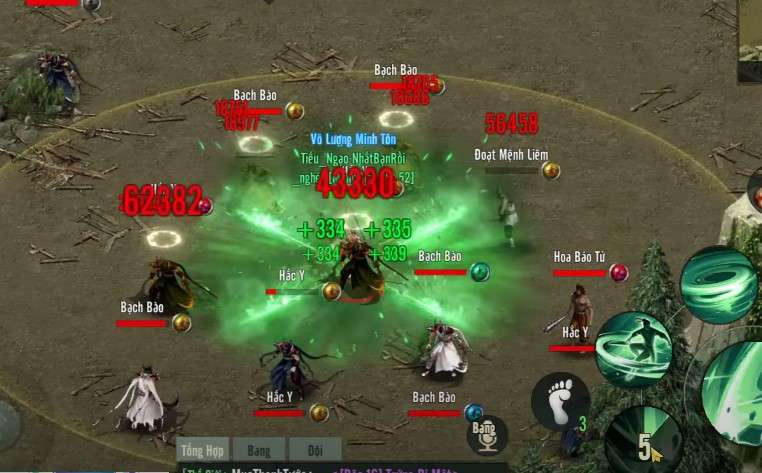Open the Bang chat tab
The width and height of the screenshot is (762, 473).
click(x=260, y=450)
